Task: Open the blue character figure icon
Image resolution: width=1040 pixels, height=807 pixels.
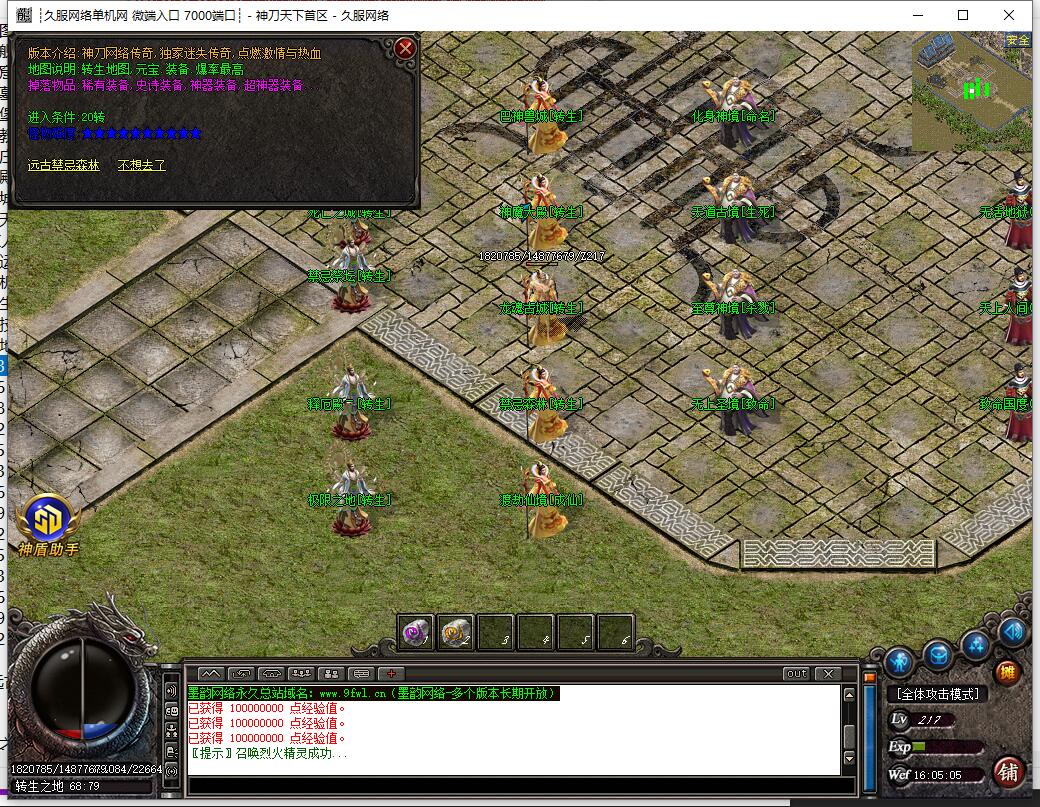Action: 899,661
